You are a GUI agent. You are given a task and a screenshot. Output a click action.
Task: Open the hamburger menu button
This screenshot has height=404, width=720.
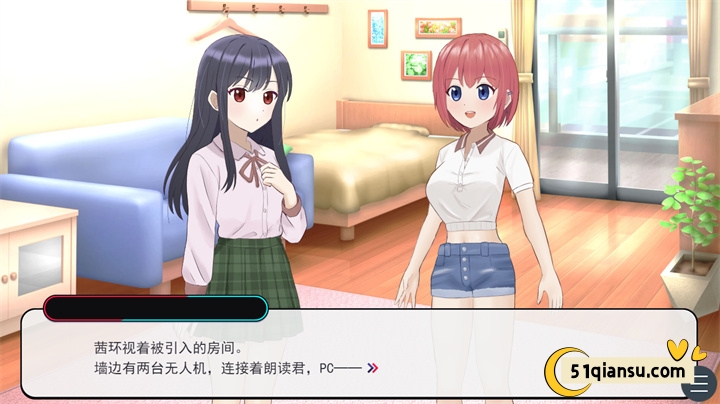point(702,381)
